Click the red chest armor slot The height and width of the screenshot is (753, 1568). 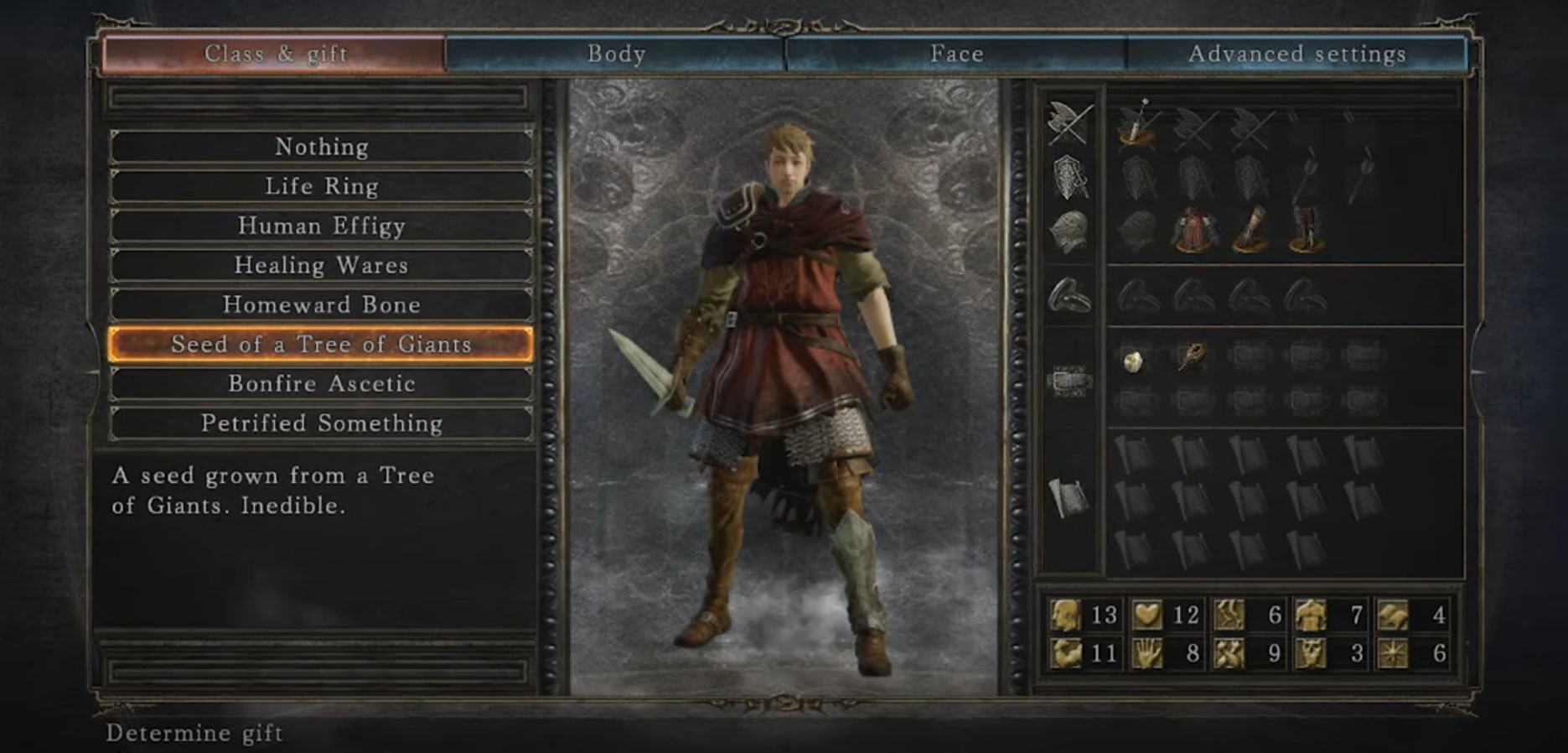tap(1193, 230)
